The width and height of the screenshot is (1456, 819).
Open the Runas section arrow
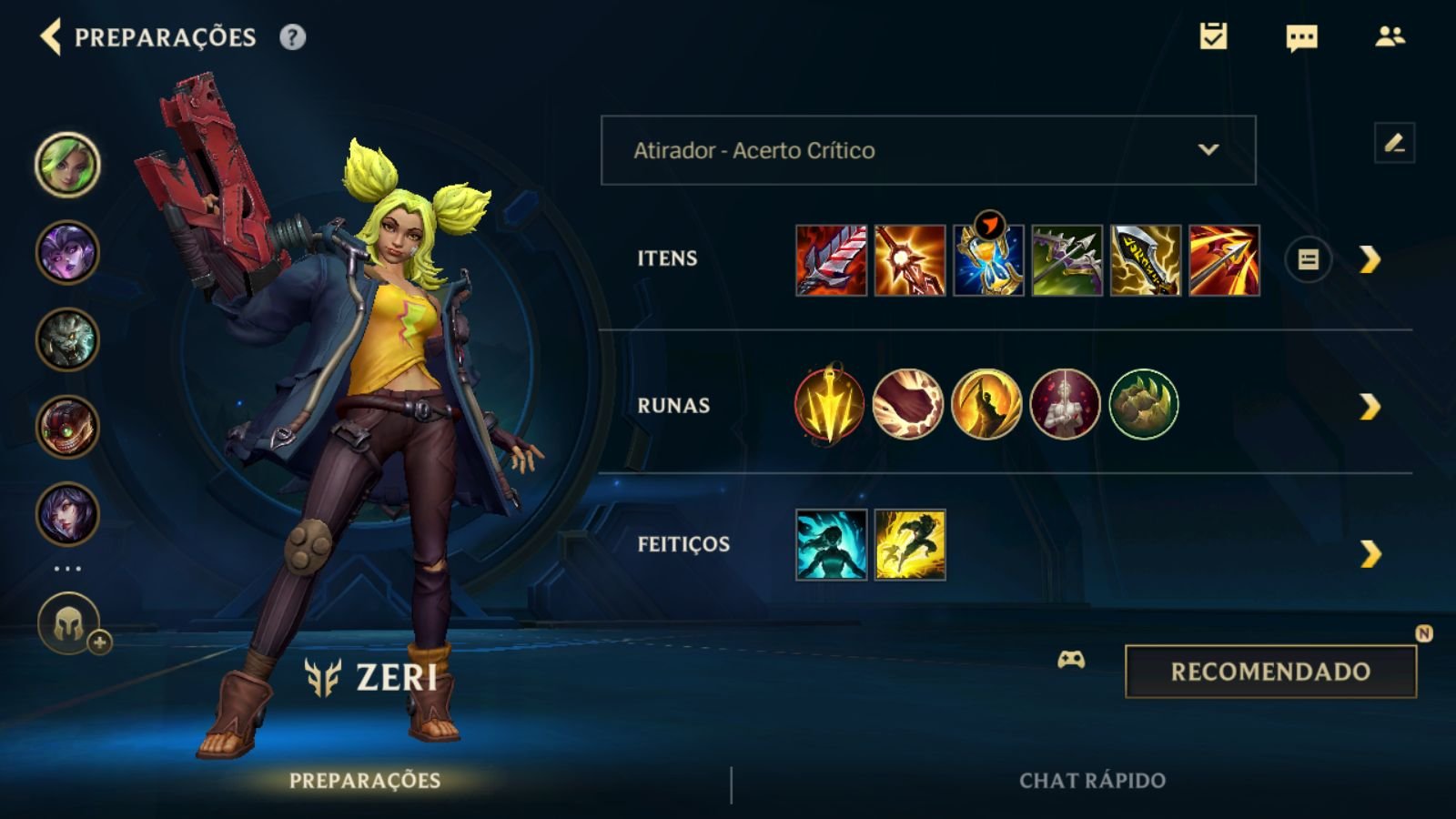(x=1370, y=406)
